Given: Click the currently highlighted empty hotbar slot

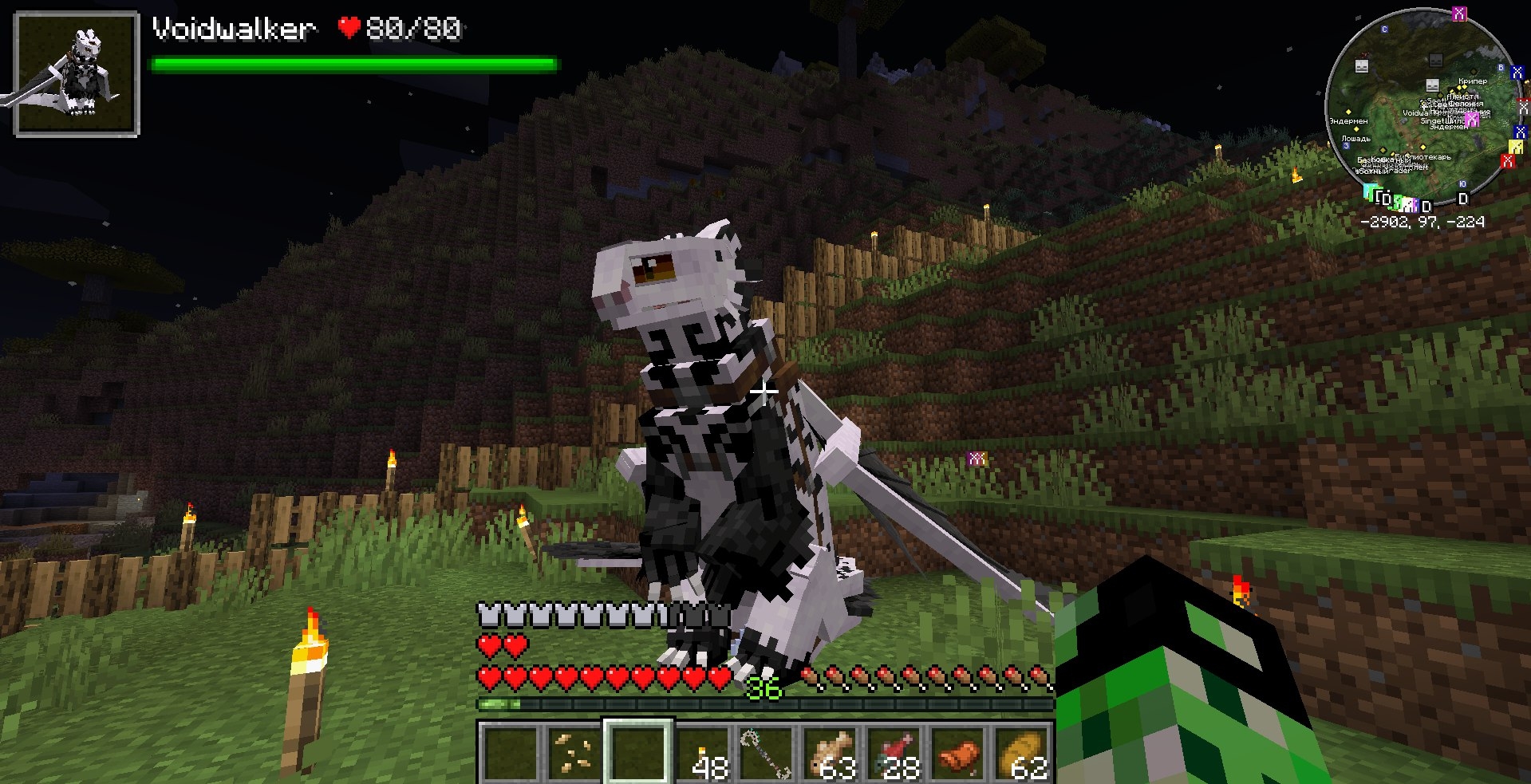Looking at the screenshot, I should click(x=638, y=751).
